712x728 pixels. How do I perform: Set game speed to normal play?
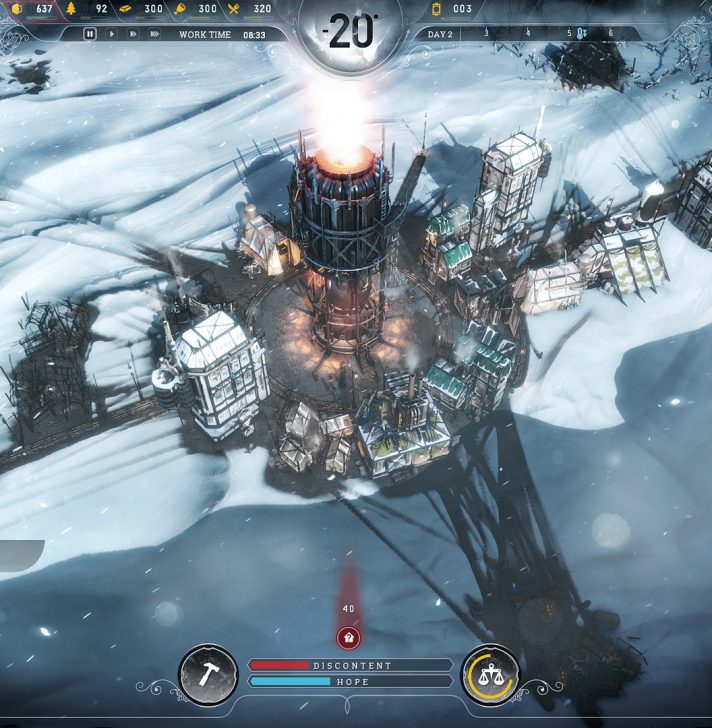[112, 34]
